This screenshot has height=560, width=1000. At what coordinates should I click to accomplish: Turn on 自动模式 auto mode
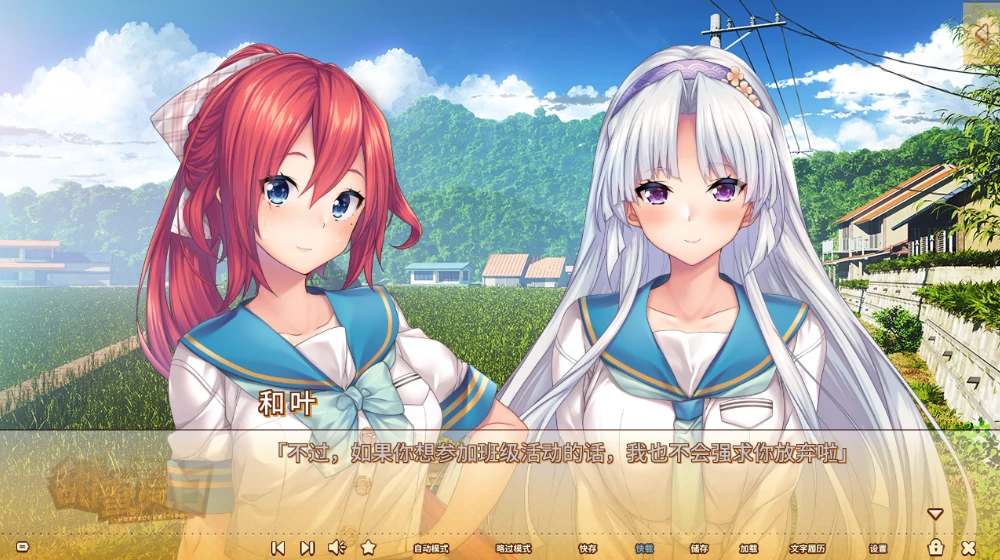click(431, 549)
